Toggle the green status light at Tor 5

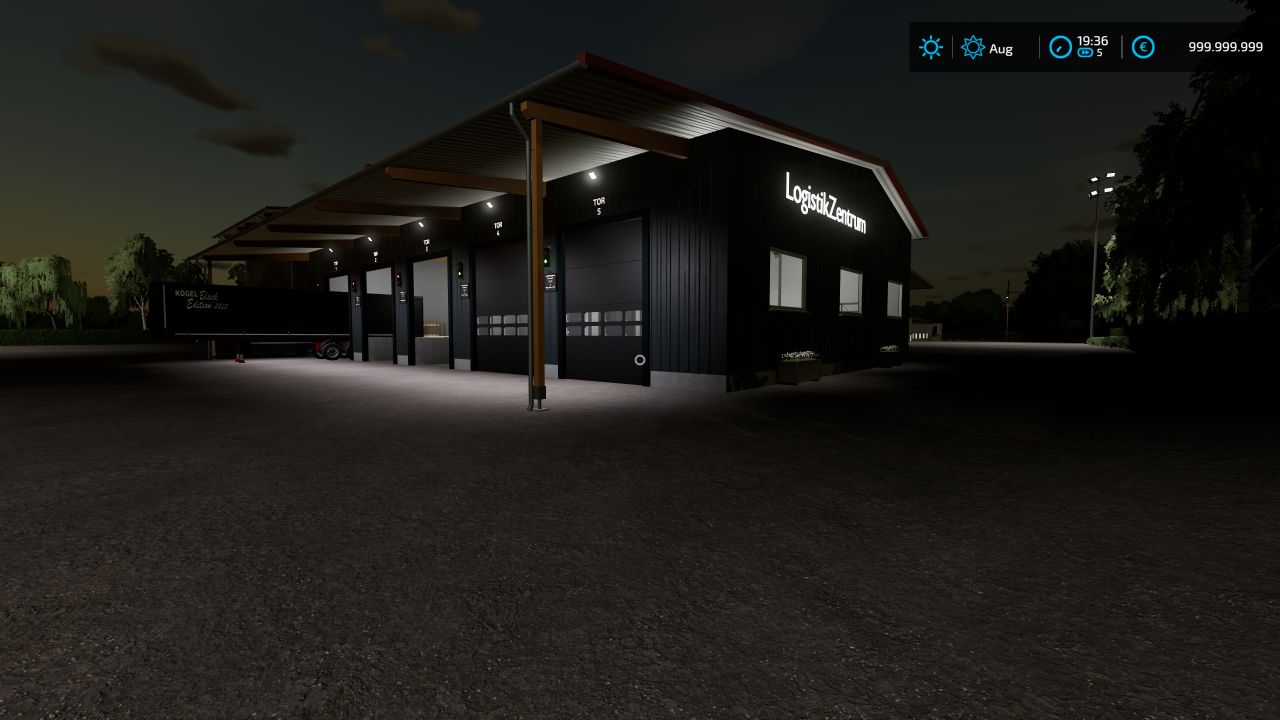[546, 260]
